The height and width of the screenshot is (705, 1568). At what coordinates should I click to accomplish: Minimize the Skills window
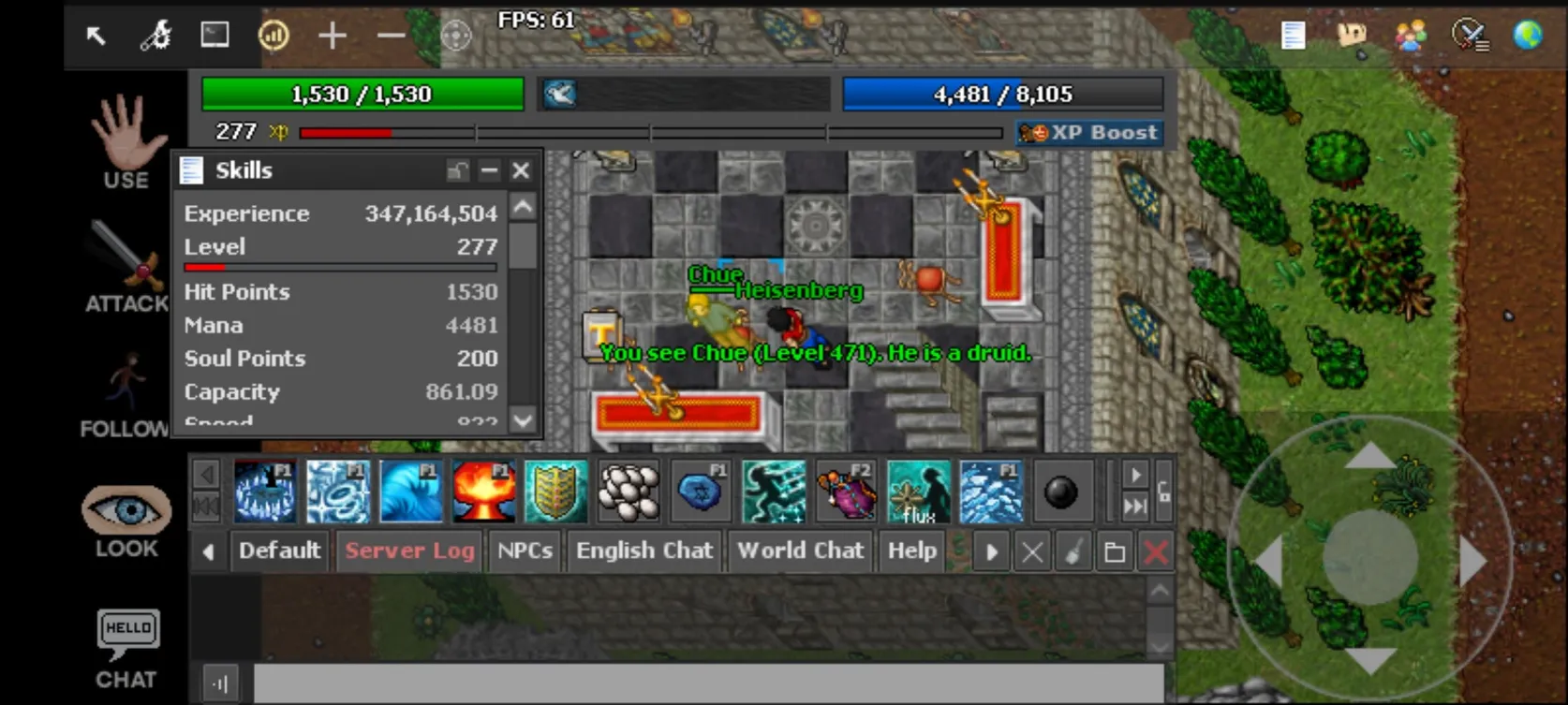(x=489, y=170)
